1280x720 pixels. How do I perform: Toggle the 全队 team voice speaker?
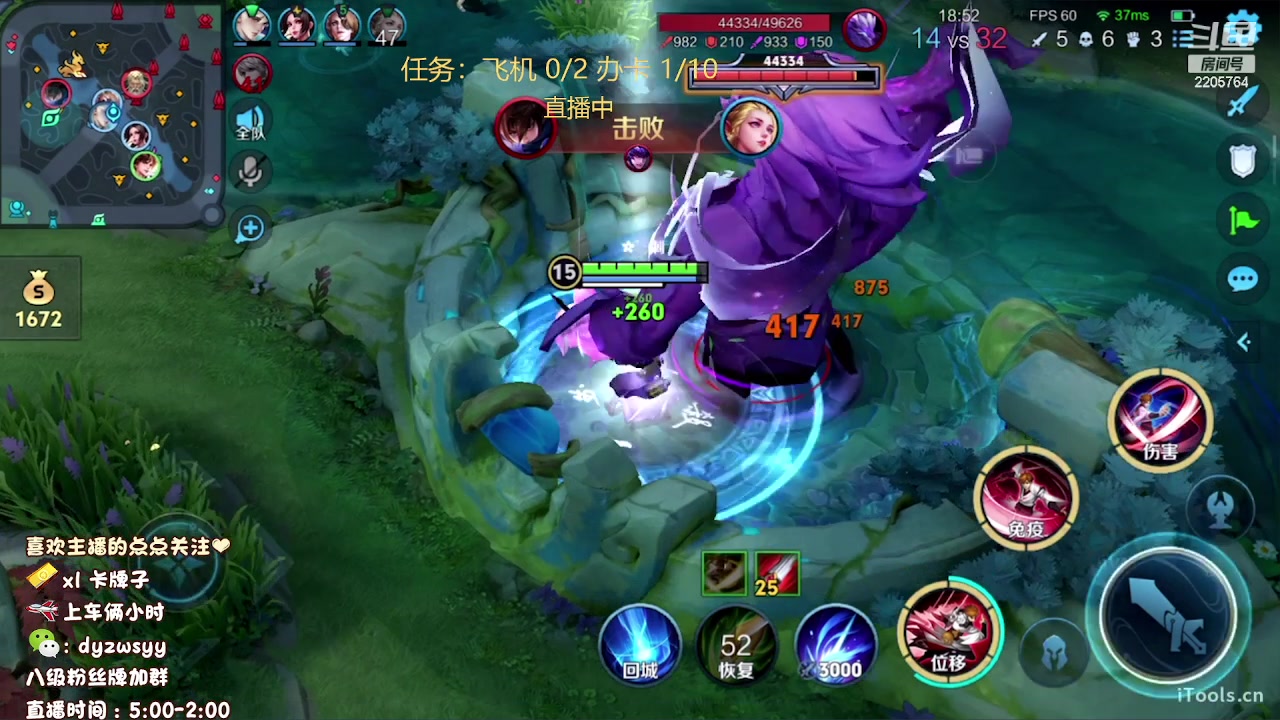tap(250, 121)
